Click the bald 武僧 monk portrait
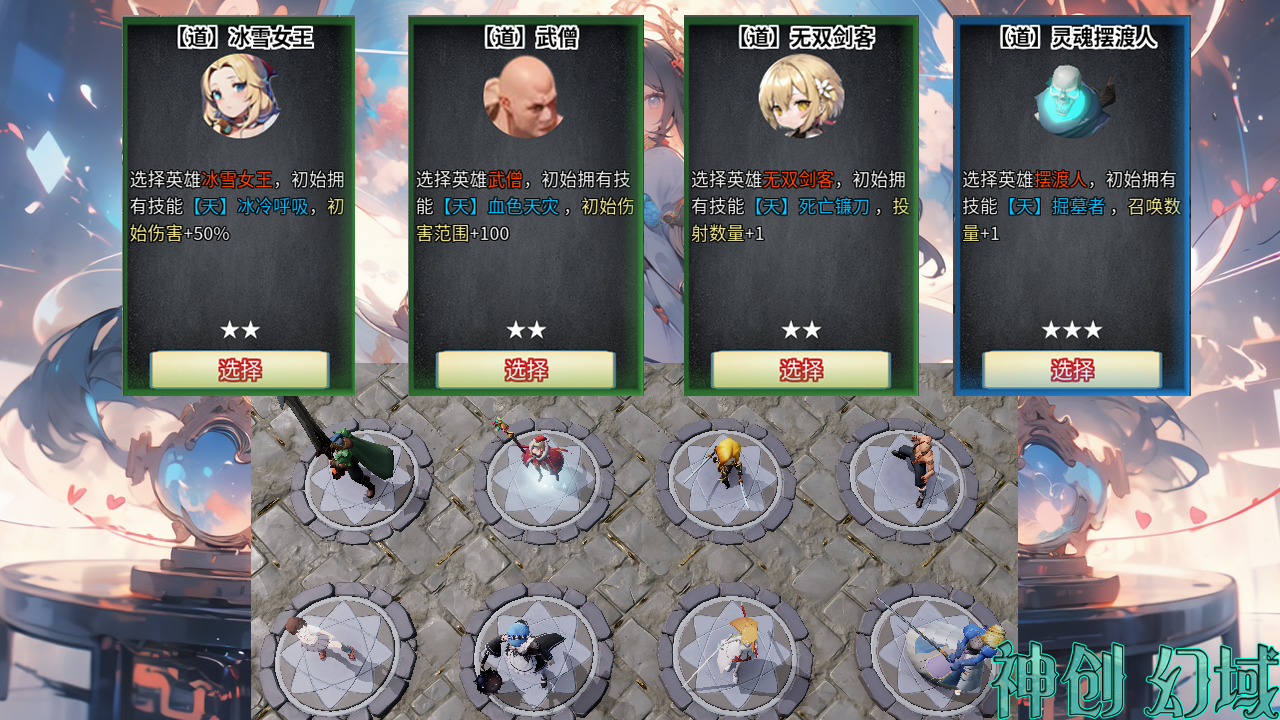Image resolution: width=1280 pixels, height=720 pixels. click(x=525, y=96)
